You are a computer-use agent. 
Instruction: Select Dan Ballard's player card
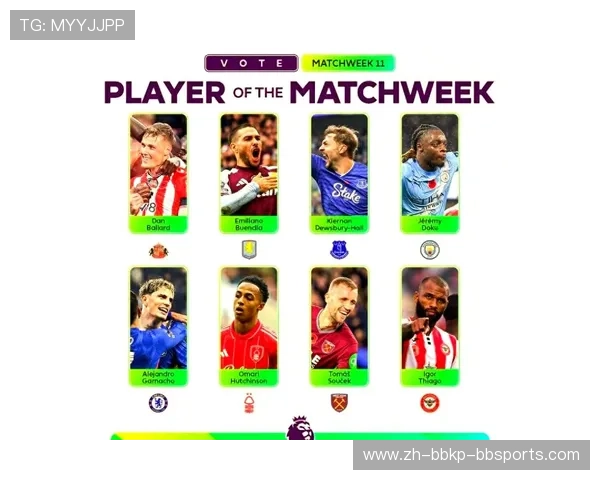[x=158, y=173]
